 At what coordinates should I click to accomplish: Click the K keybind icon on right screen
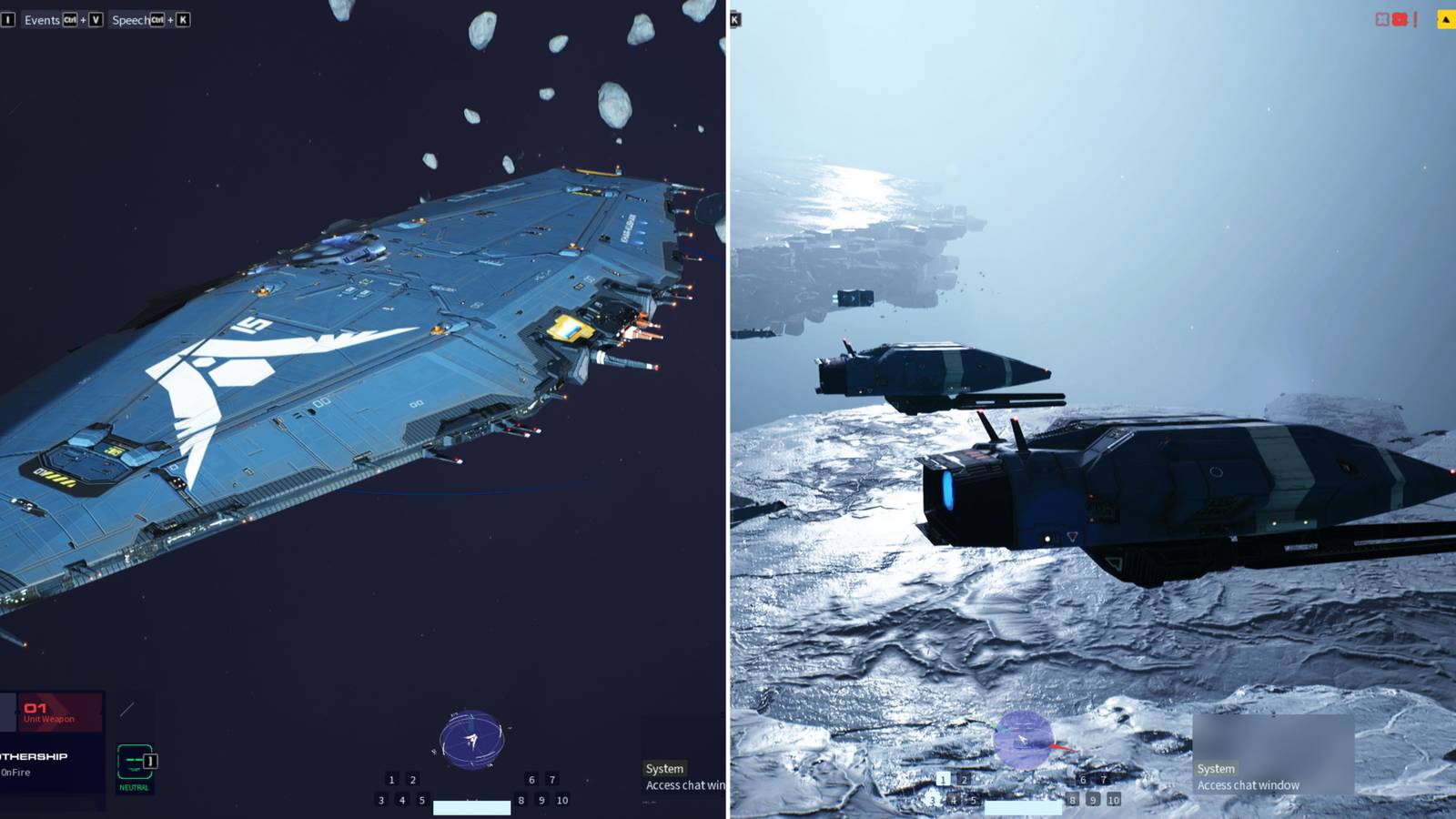click(x=733, y=19)
